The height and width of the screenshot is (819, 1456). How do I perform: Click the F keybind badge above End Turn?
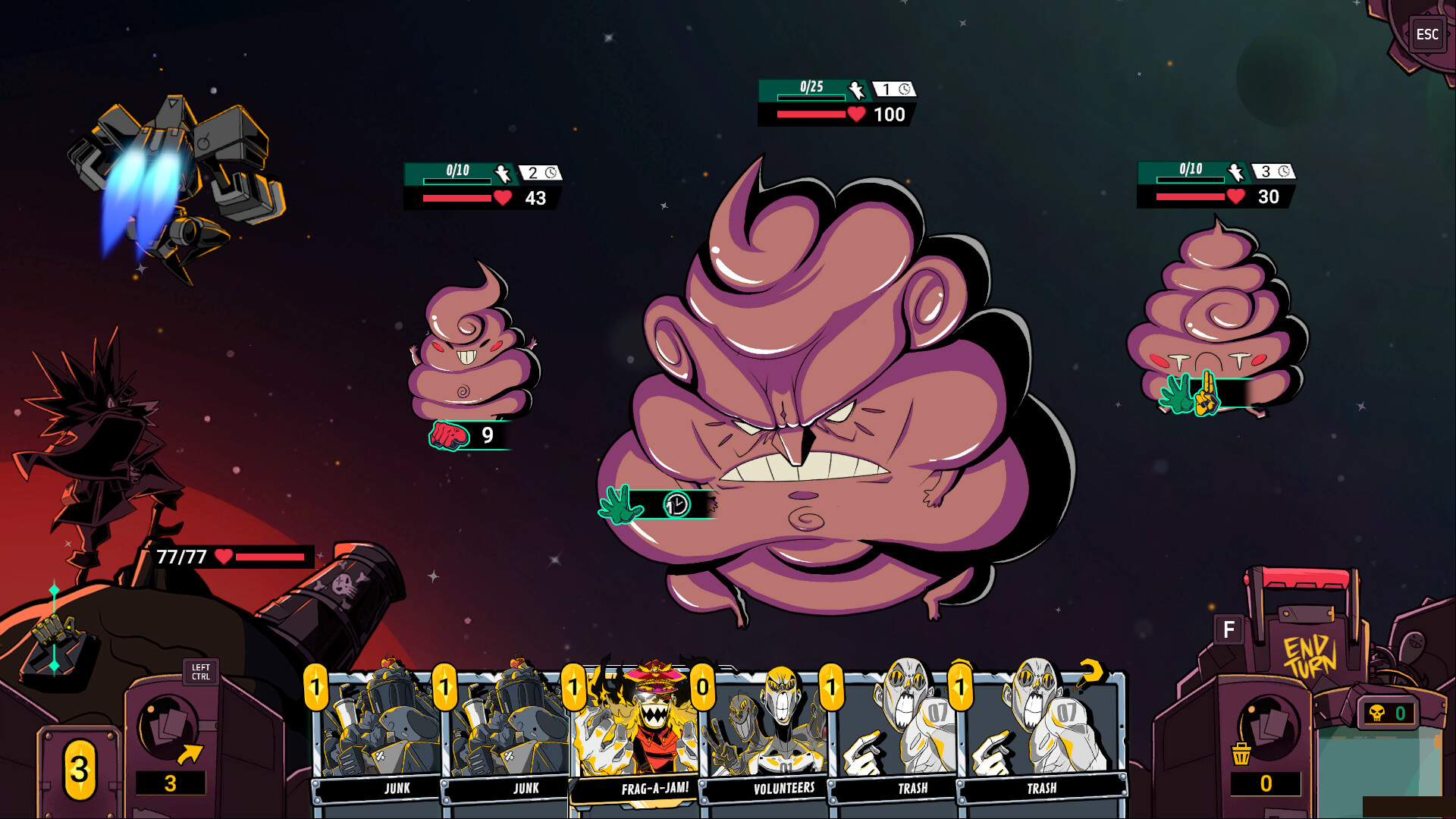click(1228, 629)
